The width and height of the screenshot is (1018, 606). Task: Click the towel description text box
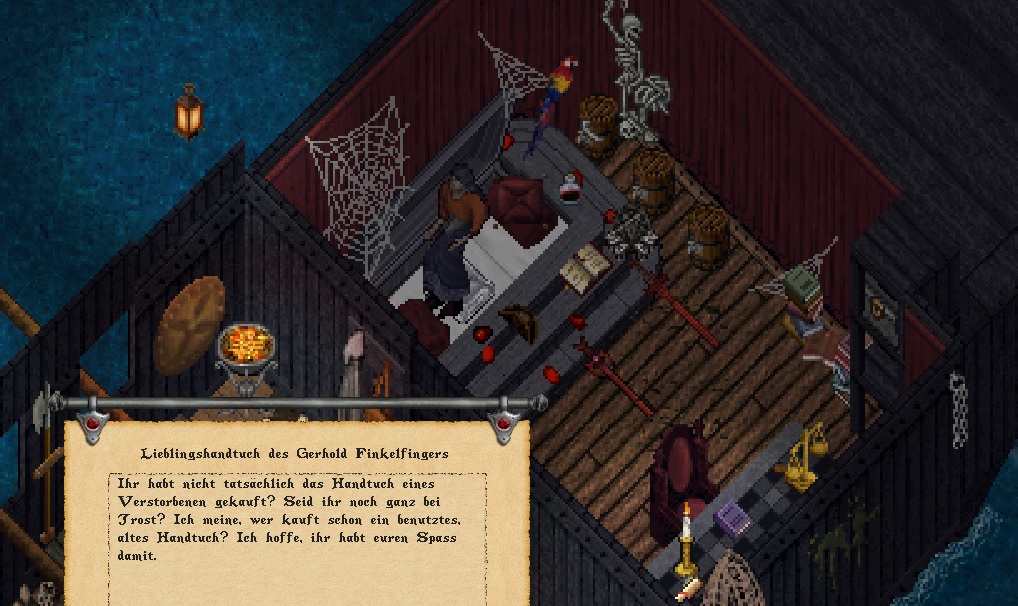(x=297, y=519)
